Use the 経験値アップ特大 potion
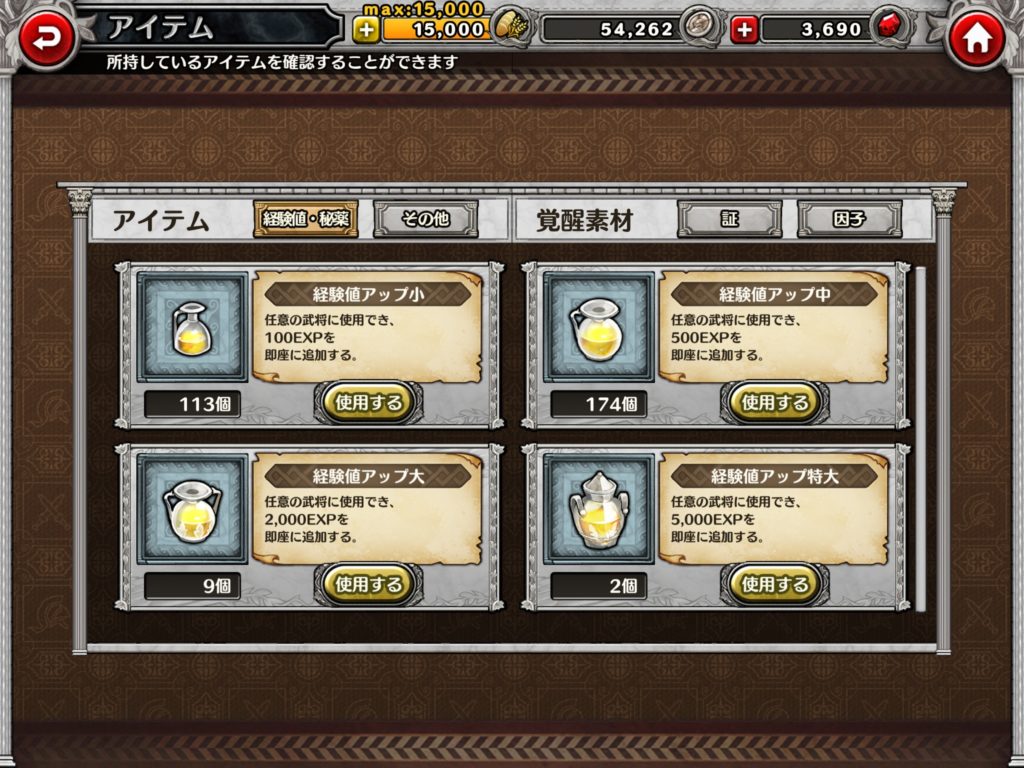1024x768 pixels. [774, 583]
